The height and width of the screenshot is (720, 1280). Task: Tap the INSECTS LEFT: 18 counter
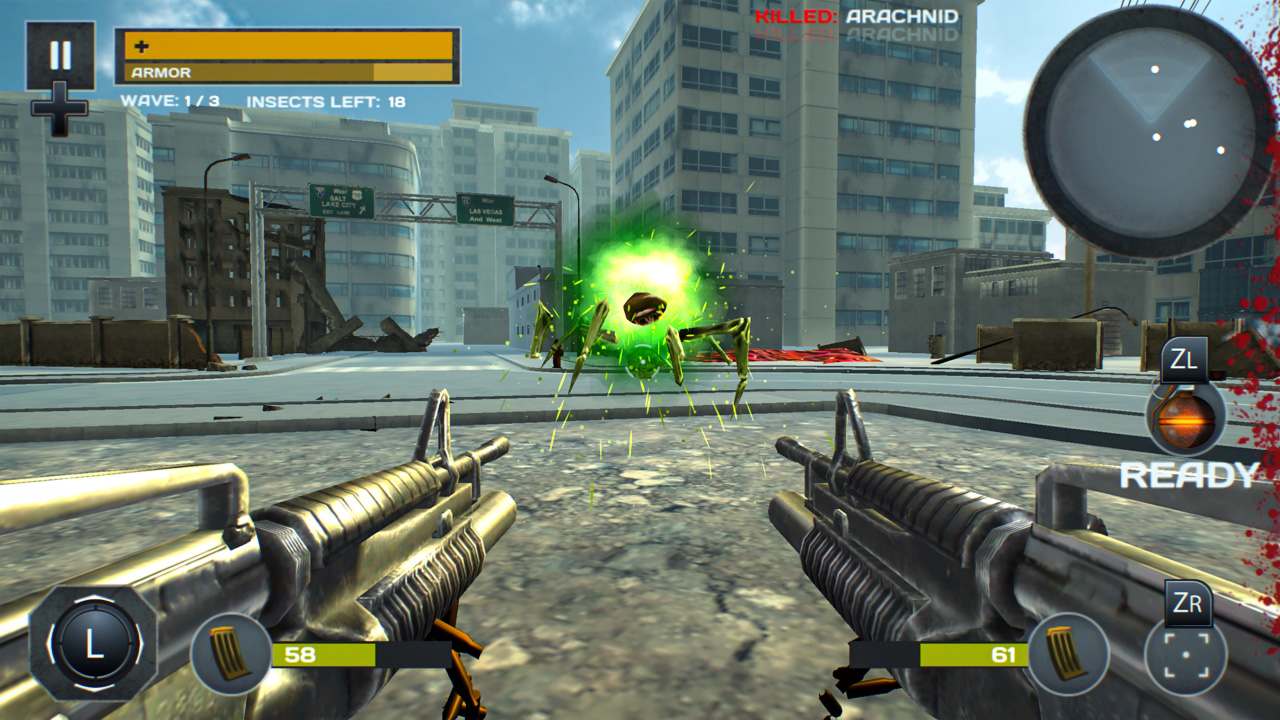[x=330, y=100]
